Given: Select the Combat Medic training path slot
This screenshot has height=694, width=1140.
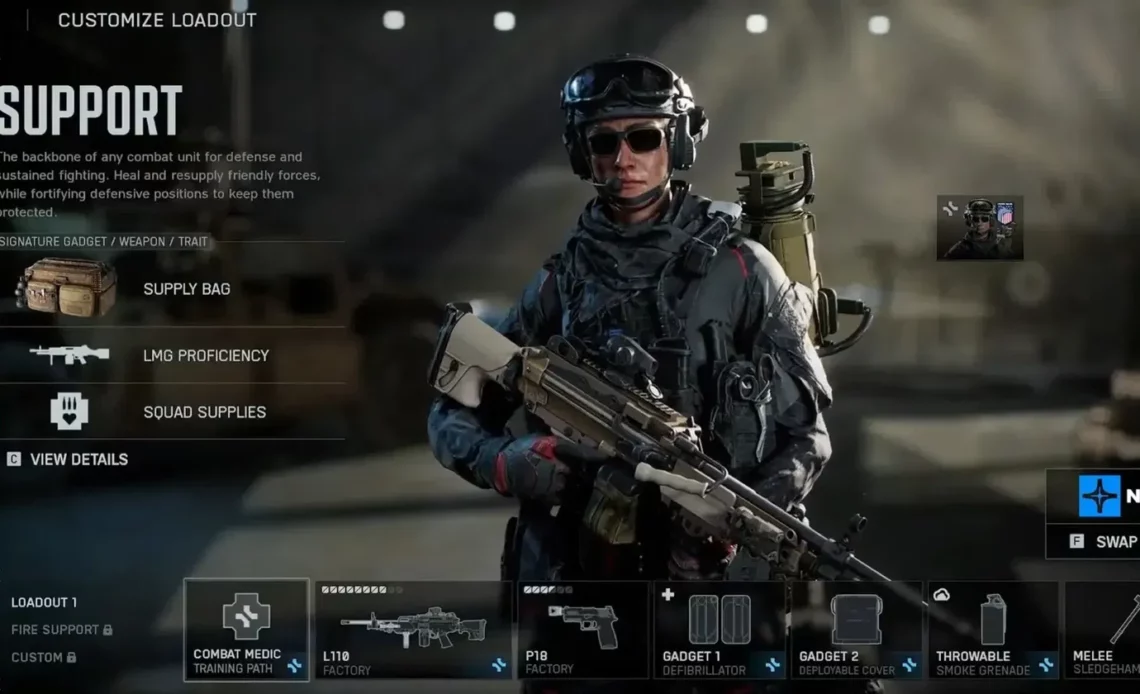Looking at the screenshot, I should click(246, 629).
